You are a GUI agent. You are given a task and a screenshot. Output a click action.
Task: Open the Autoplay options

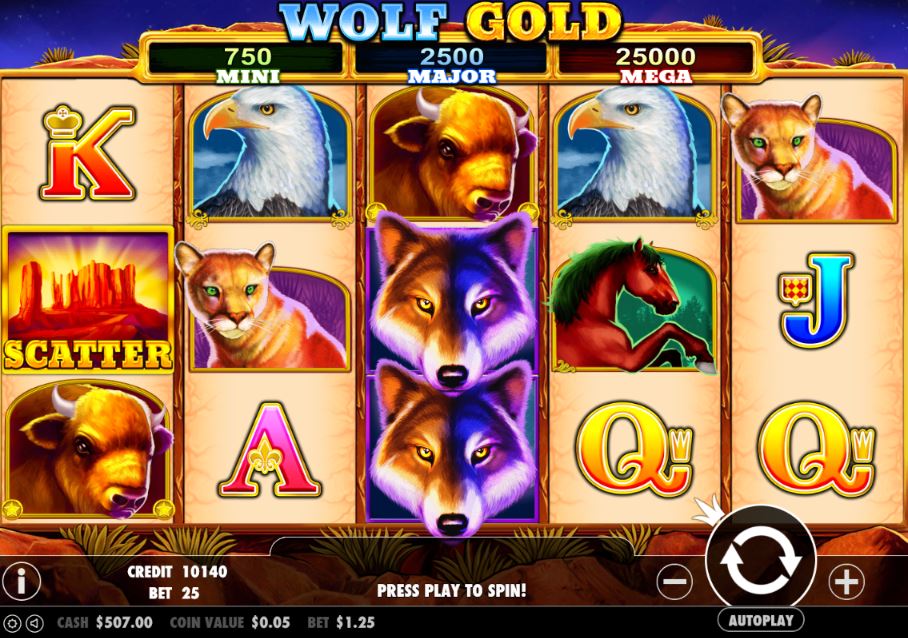coord(760,620)
